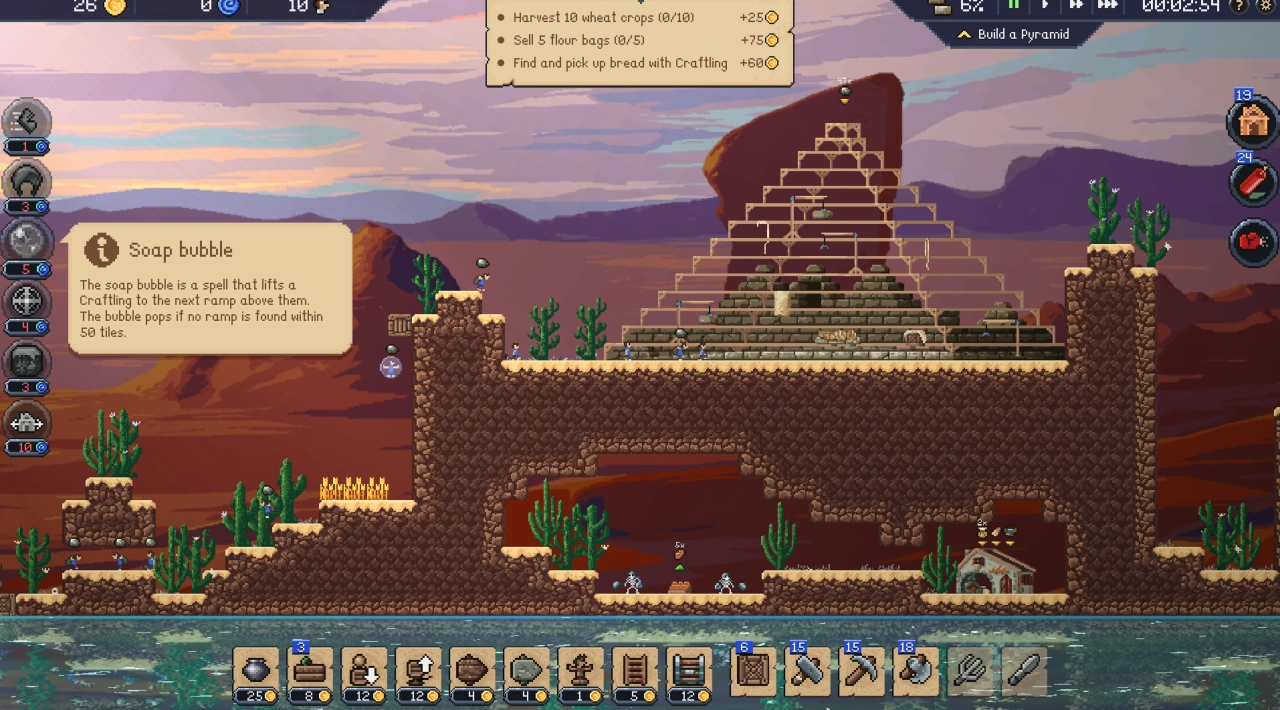Select the soap bubble spell
Image resolution: width=1280 pixels, height=710 pixels.
coord(27,241)
